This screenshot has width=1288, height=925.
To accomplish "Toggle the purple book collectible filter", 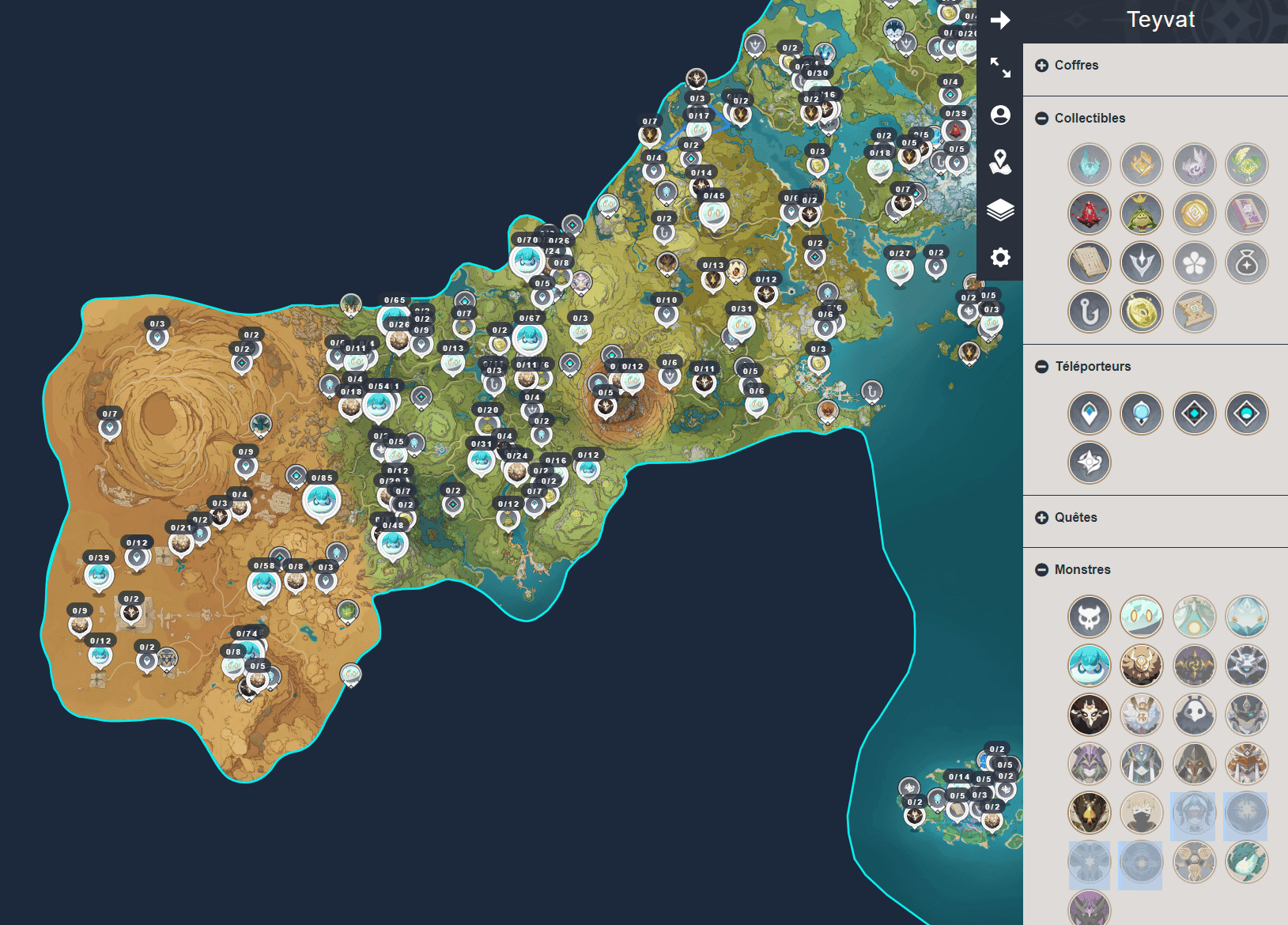I will click(1246, 213).
